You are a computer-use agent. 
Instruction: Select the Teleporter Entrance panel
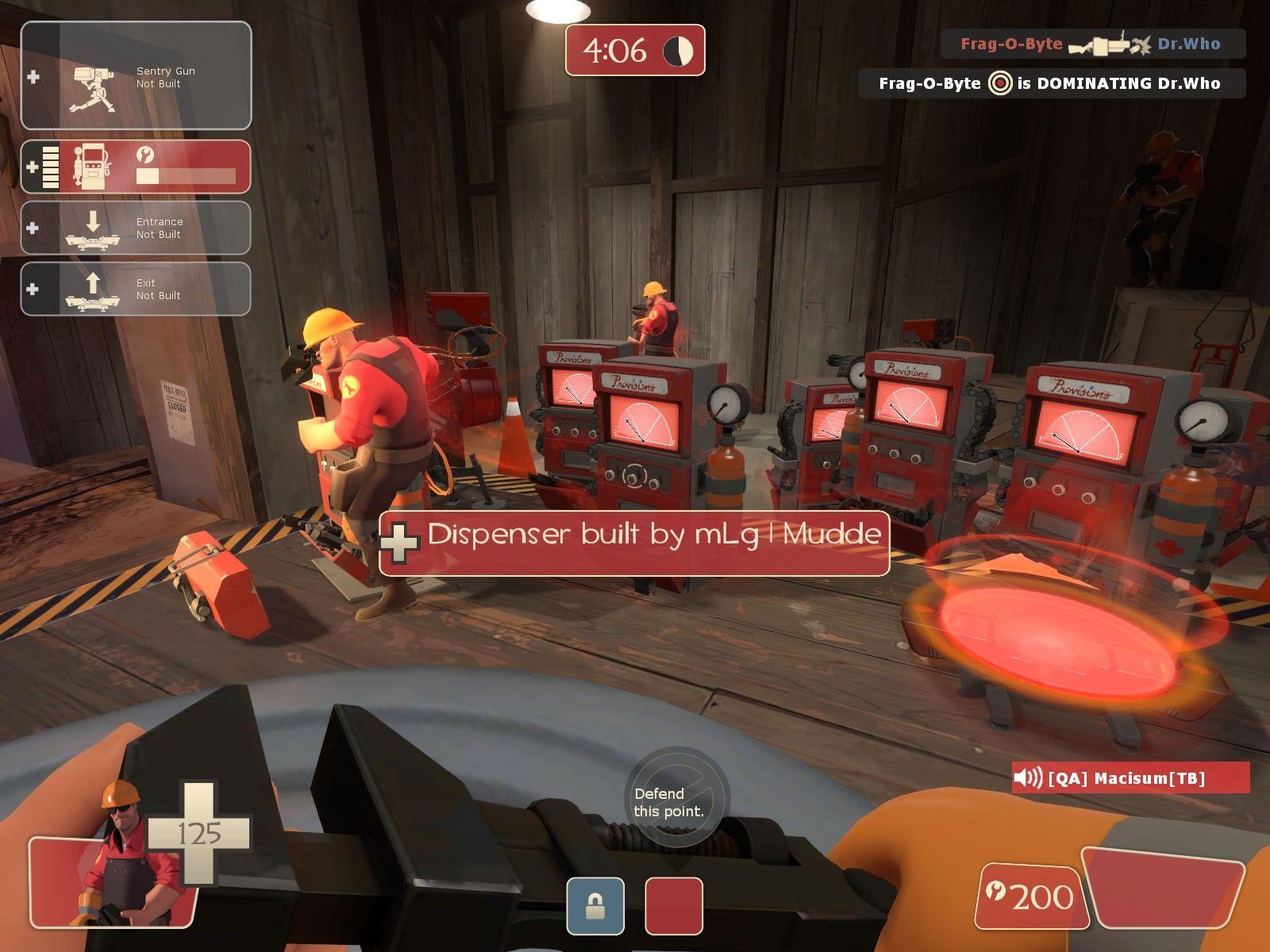136,228
